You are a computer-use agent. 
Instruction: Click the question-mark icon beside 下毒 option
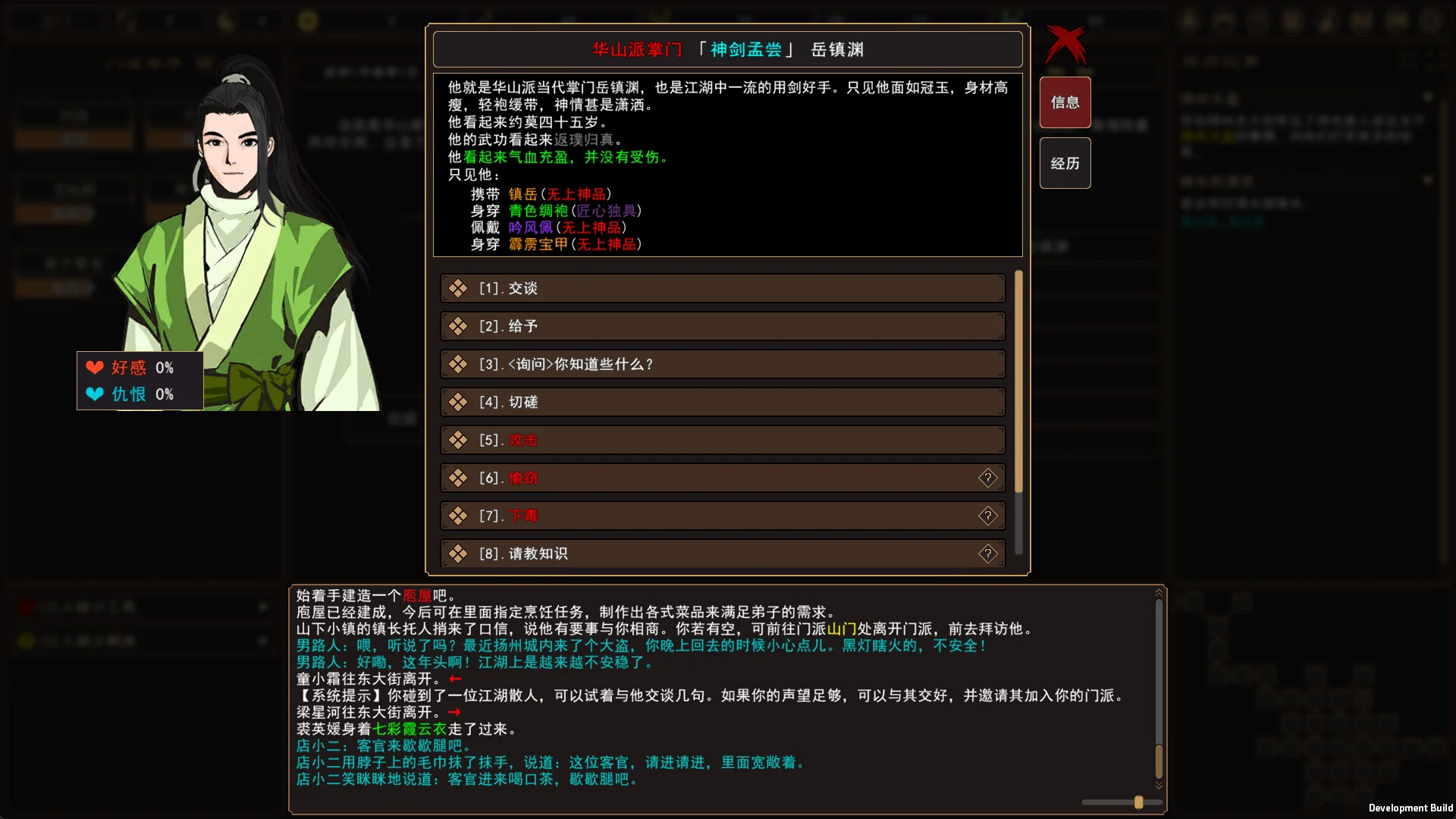pyautogui.click(x=988, y=516)
